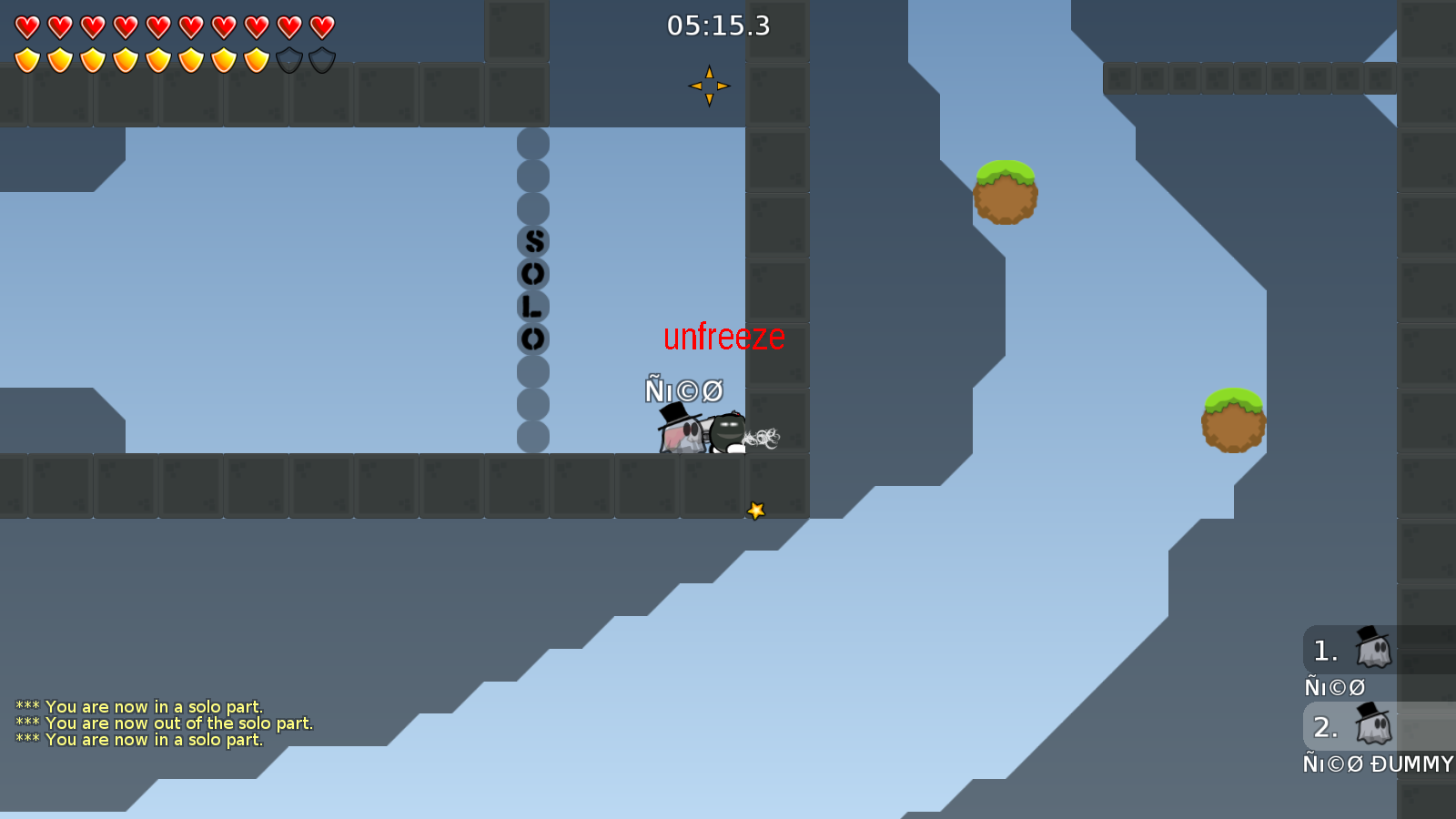Click the first red heart in health bar
The image size is (1456, 819).
(x=25, y=25)
